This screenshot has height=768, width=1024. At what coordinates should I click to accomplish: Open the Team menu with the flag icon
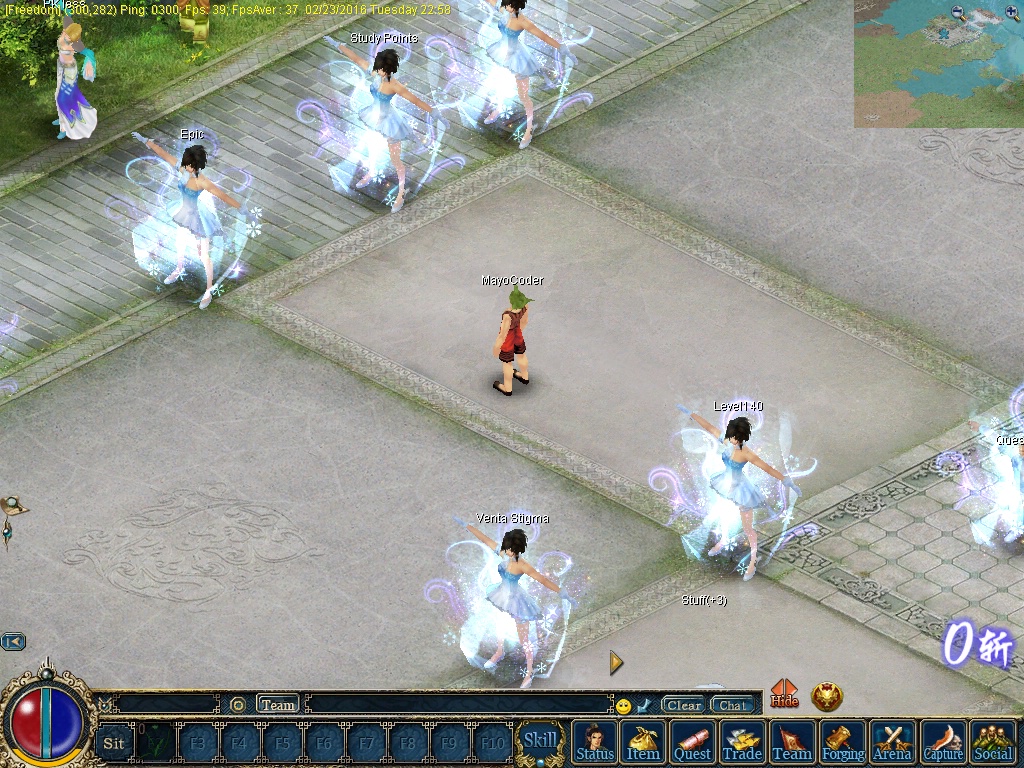tap(792, 742)
